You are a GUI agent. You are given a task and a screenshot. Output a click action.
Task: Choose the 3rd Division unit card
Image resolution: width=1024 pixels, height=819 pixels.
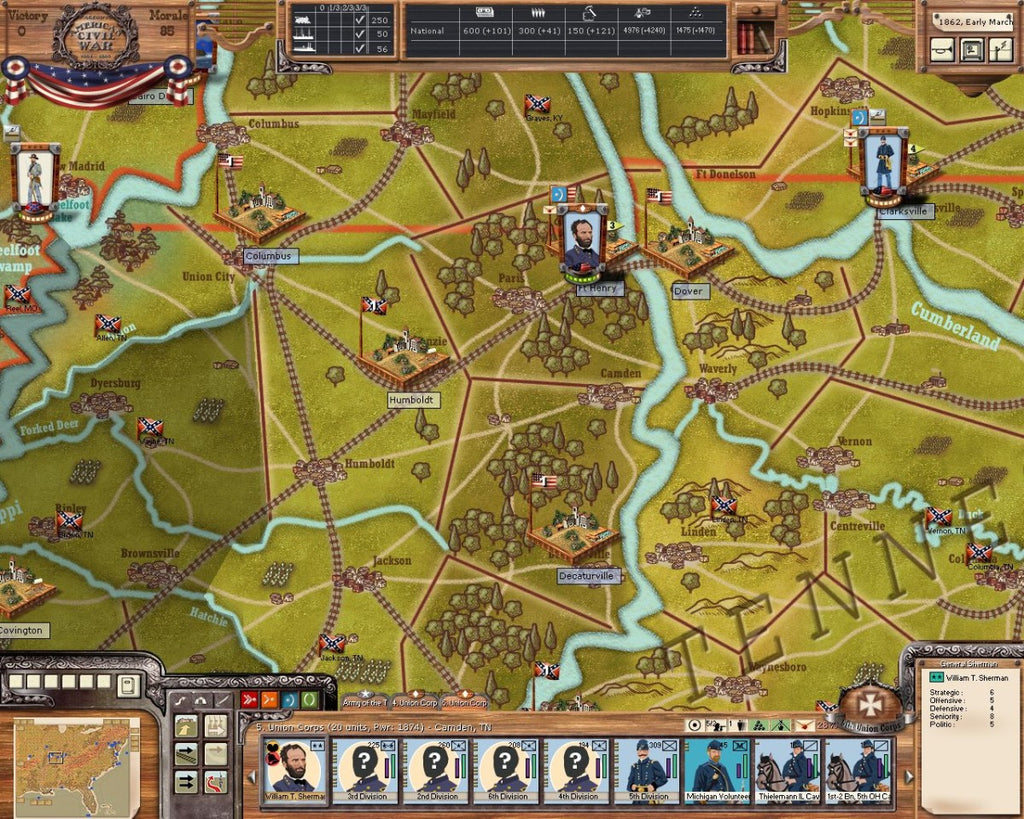pyautogui.click(x=364, y=771)
